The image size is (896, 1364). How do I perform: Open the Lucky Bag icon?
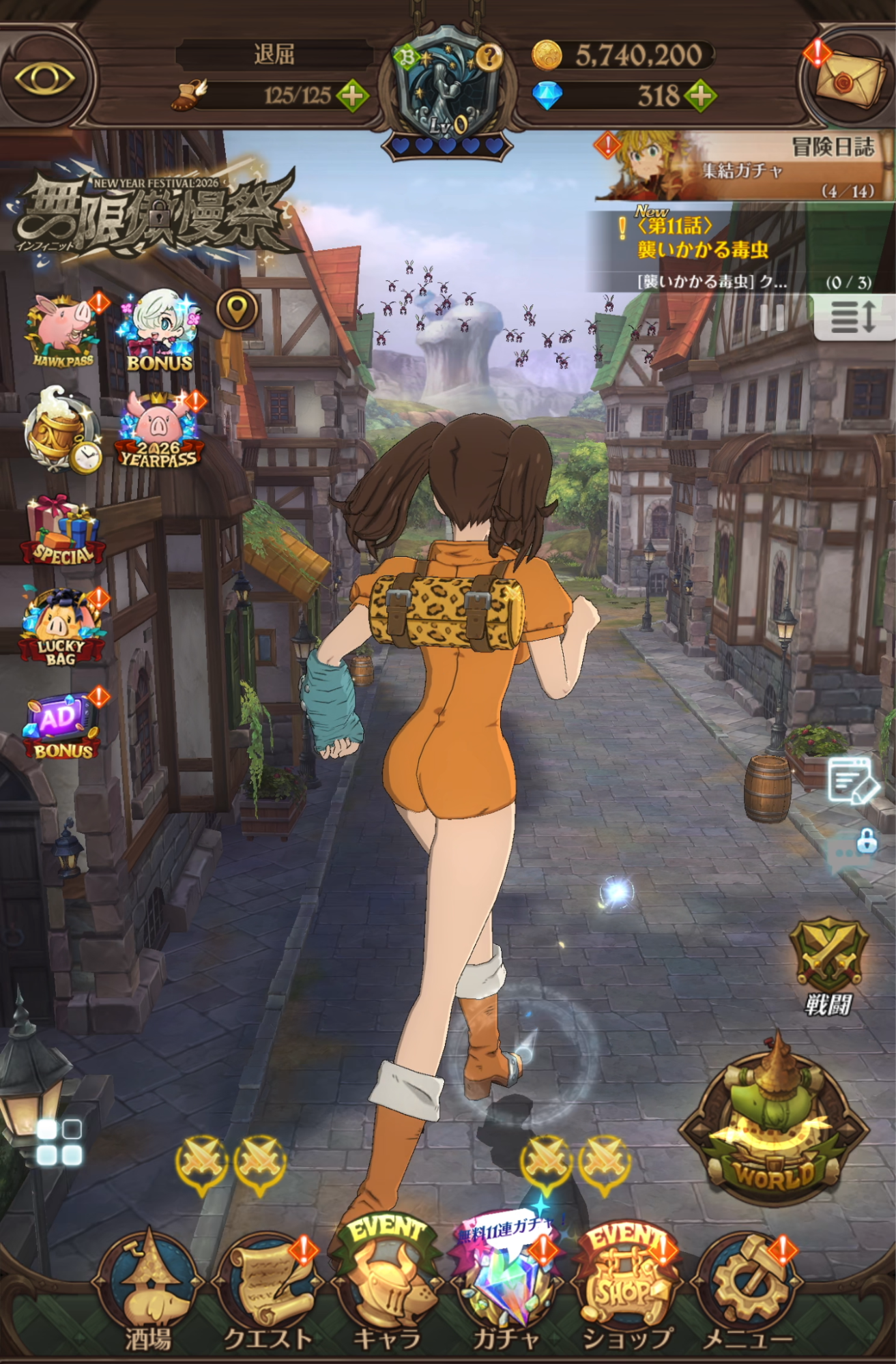[x=61, y=628]
